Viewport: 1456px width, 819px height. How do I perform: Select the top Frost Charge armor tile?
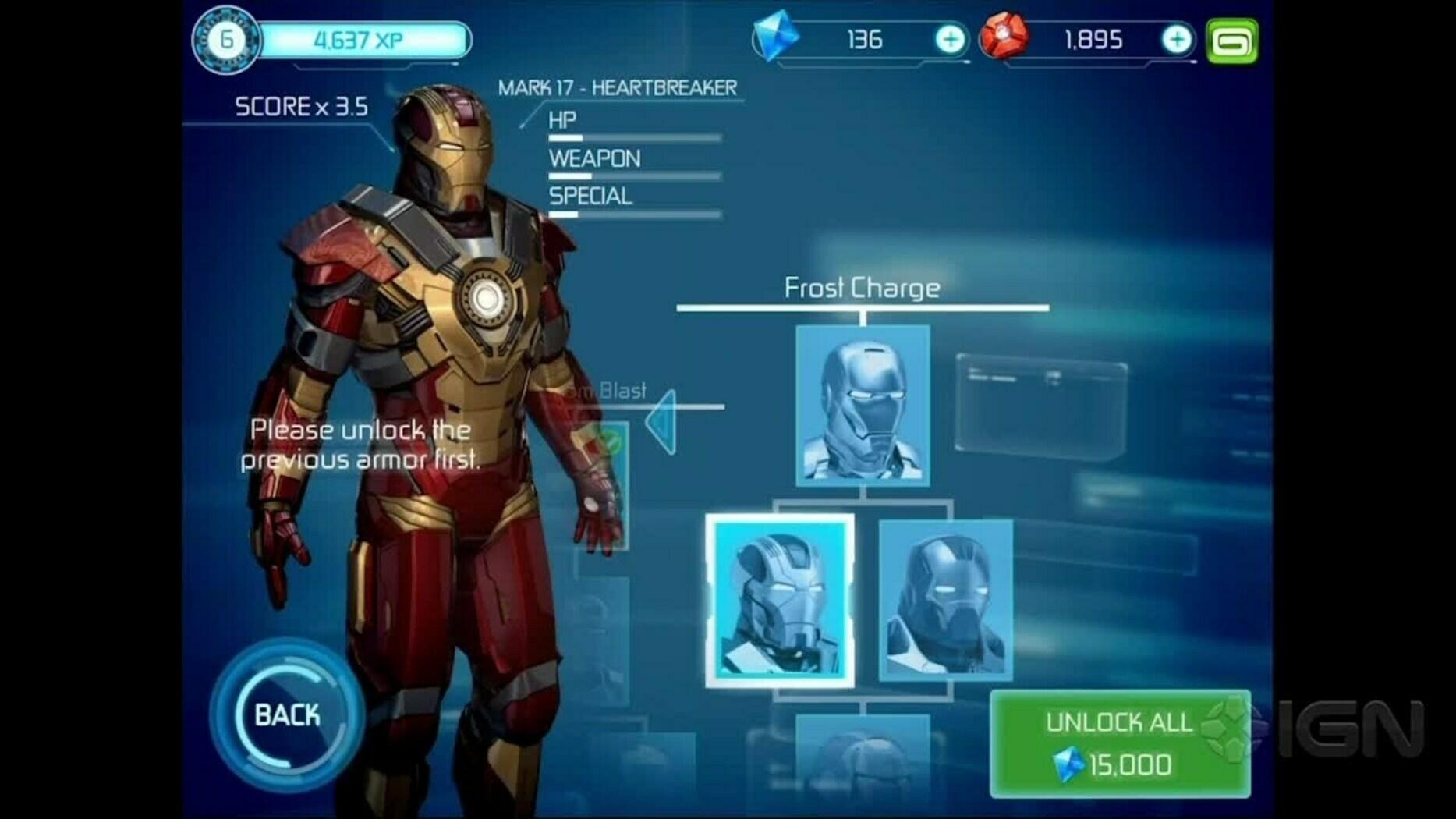click(863, 406)
